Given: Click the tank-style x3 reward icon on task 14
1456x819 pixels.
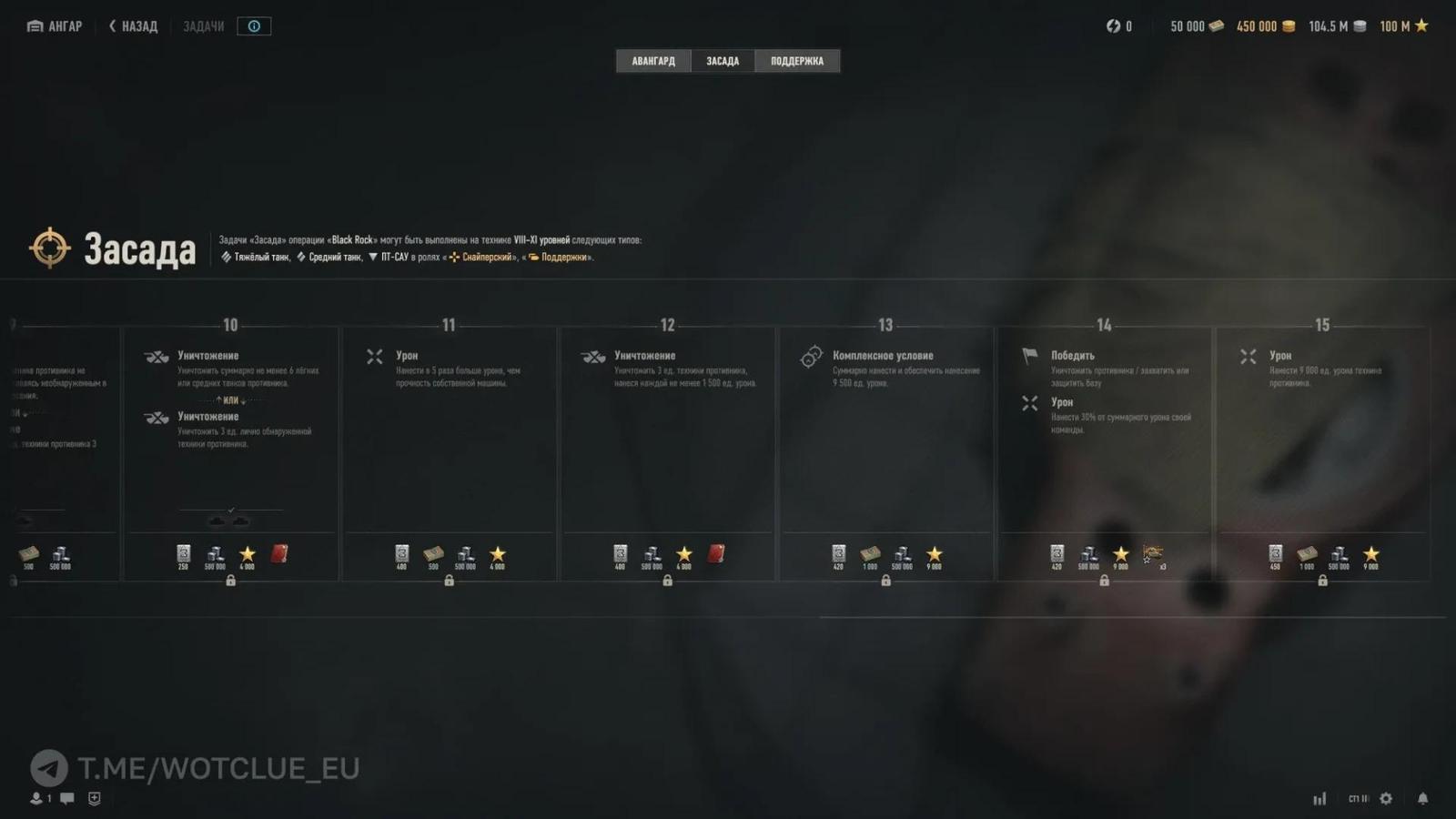Looking at the screenshot, I should coord(1152,552).
